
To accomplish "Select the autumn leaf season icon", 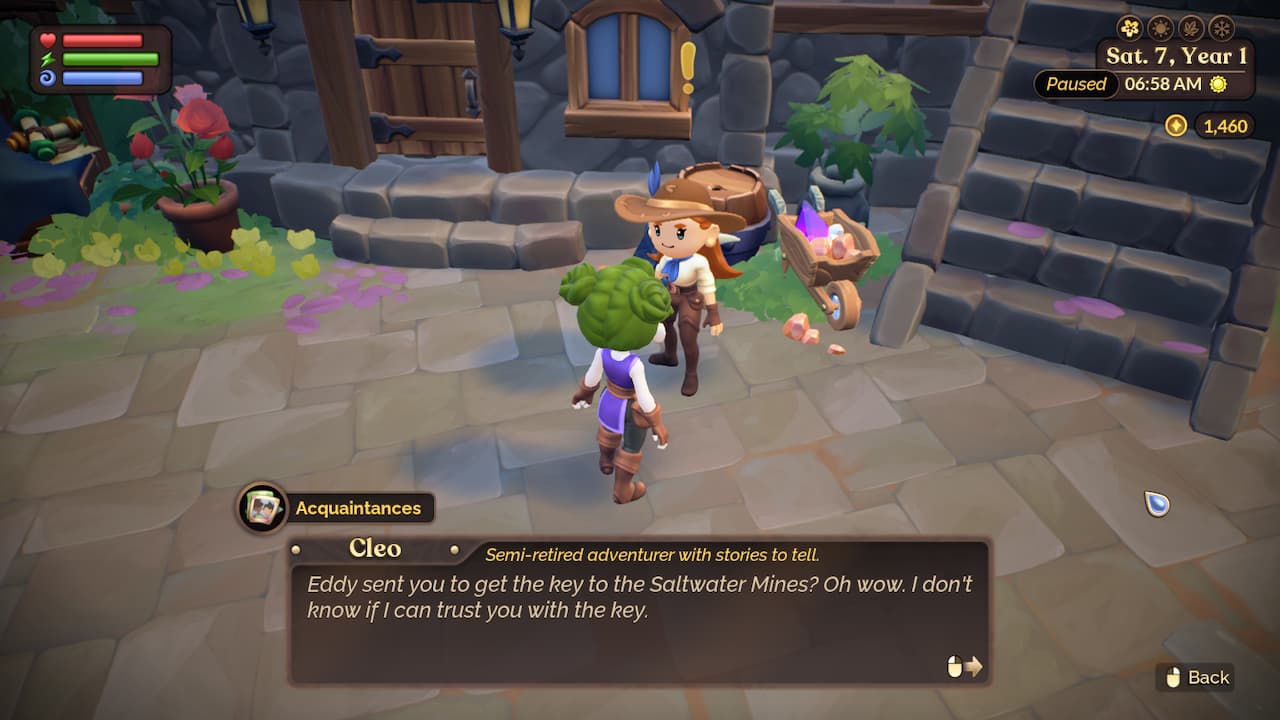I will [1191, 28].
